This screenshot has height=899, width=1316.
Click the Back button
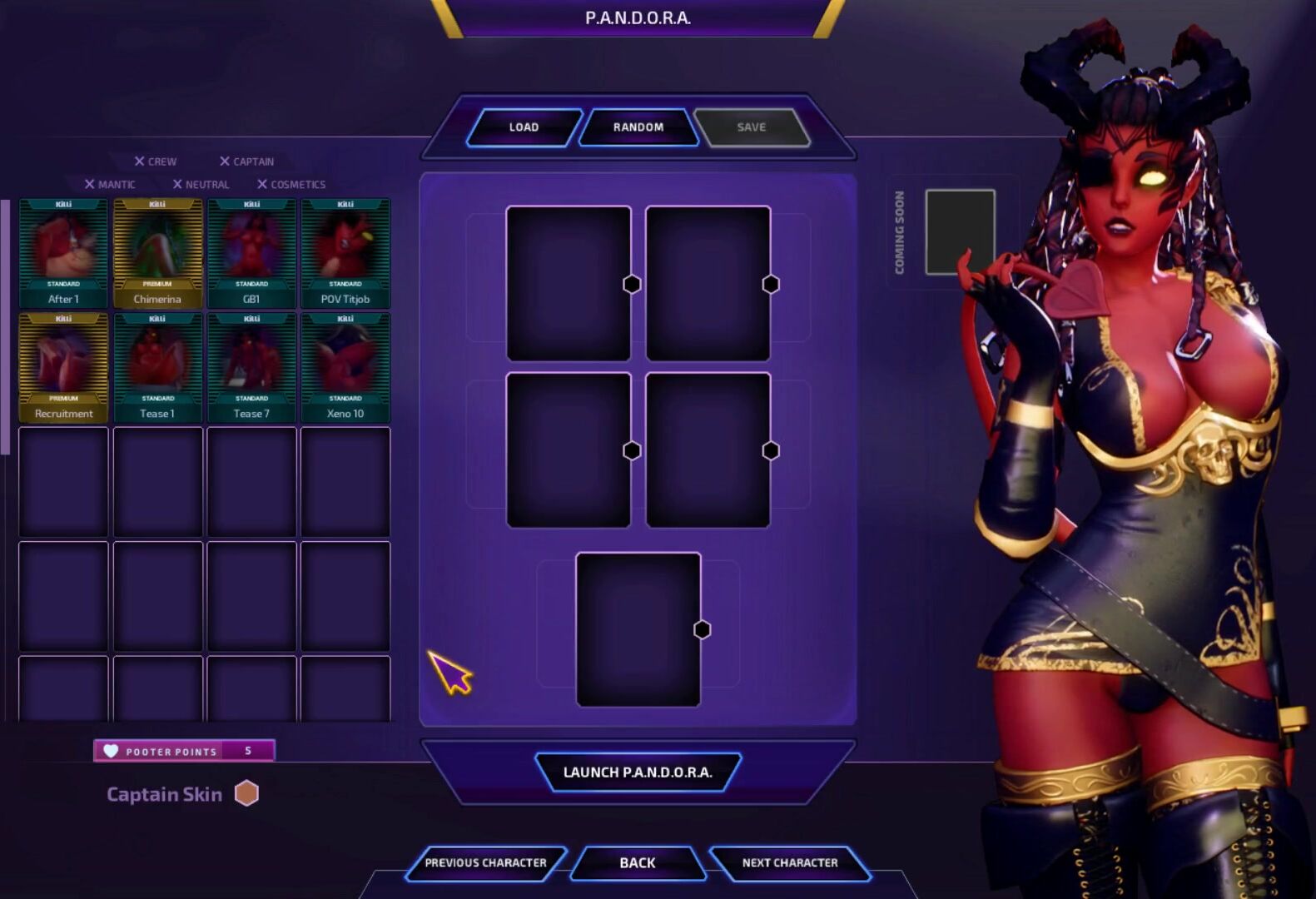(638, 863)
